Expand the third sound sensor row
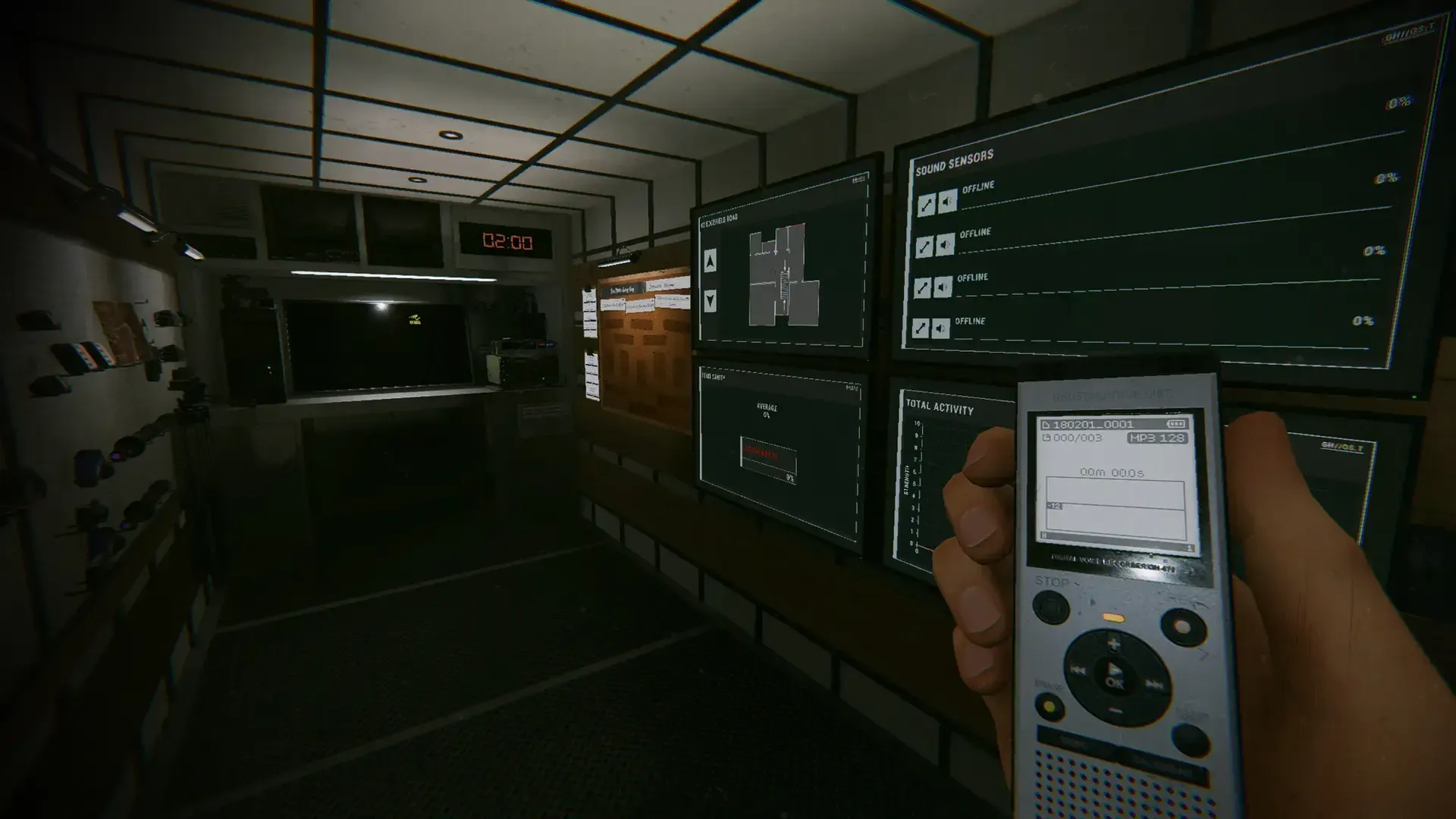The height and width of the screenshot is (819, 1456). [x=923, y=287]
